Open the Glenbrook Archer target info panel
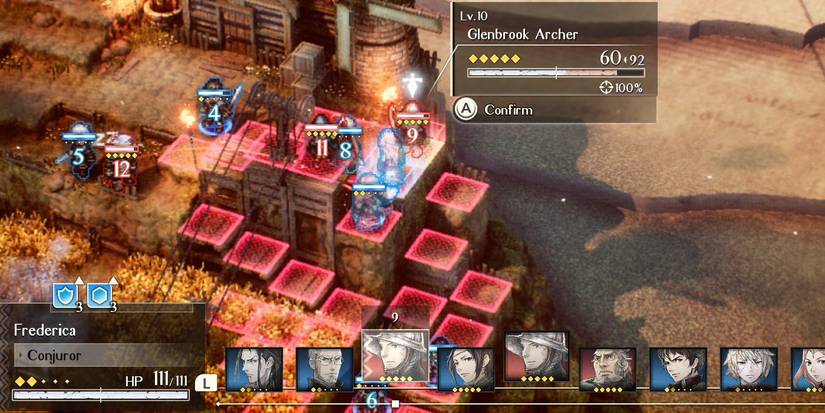The image size is (825, 413). 554,60
